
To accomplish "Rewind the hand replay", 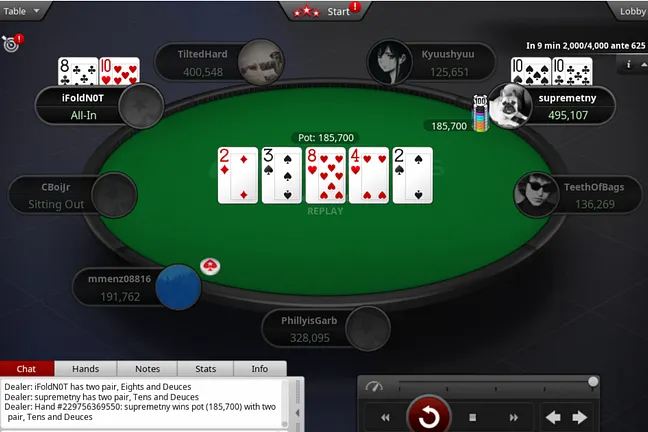I will tap(385, 417).
